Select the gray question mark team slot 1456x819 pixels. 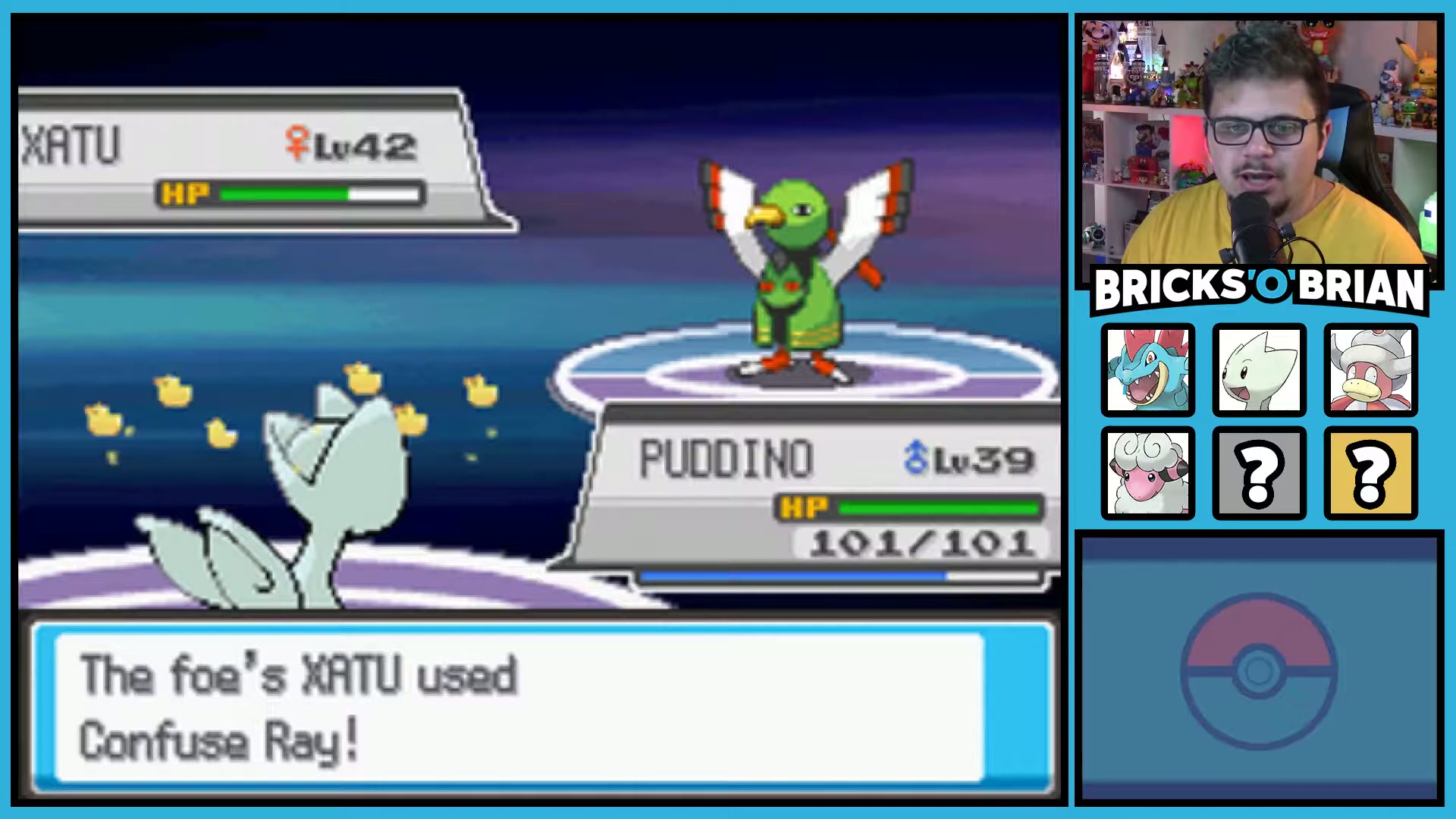point(1259,472)
